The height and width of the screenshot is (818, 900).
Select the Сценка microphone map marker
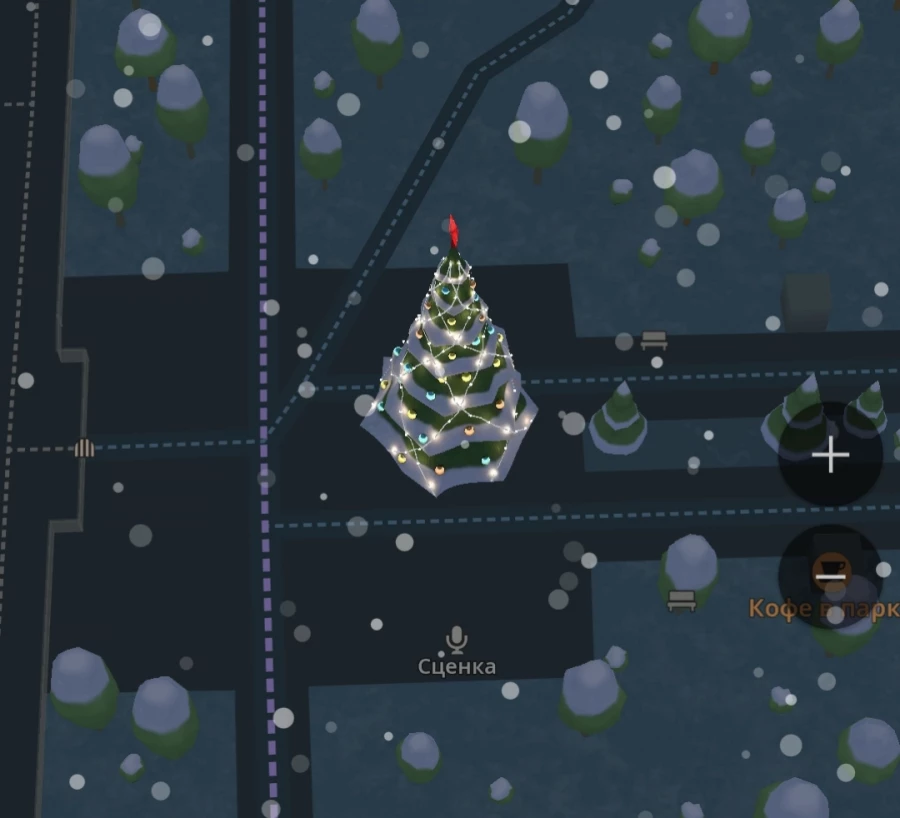(457, 639)
